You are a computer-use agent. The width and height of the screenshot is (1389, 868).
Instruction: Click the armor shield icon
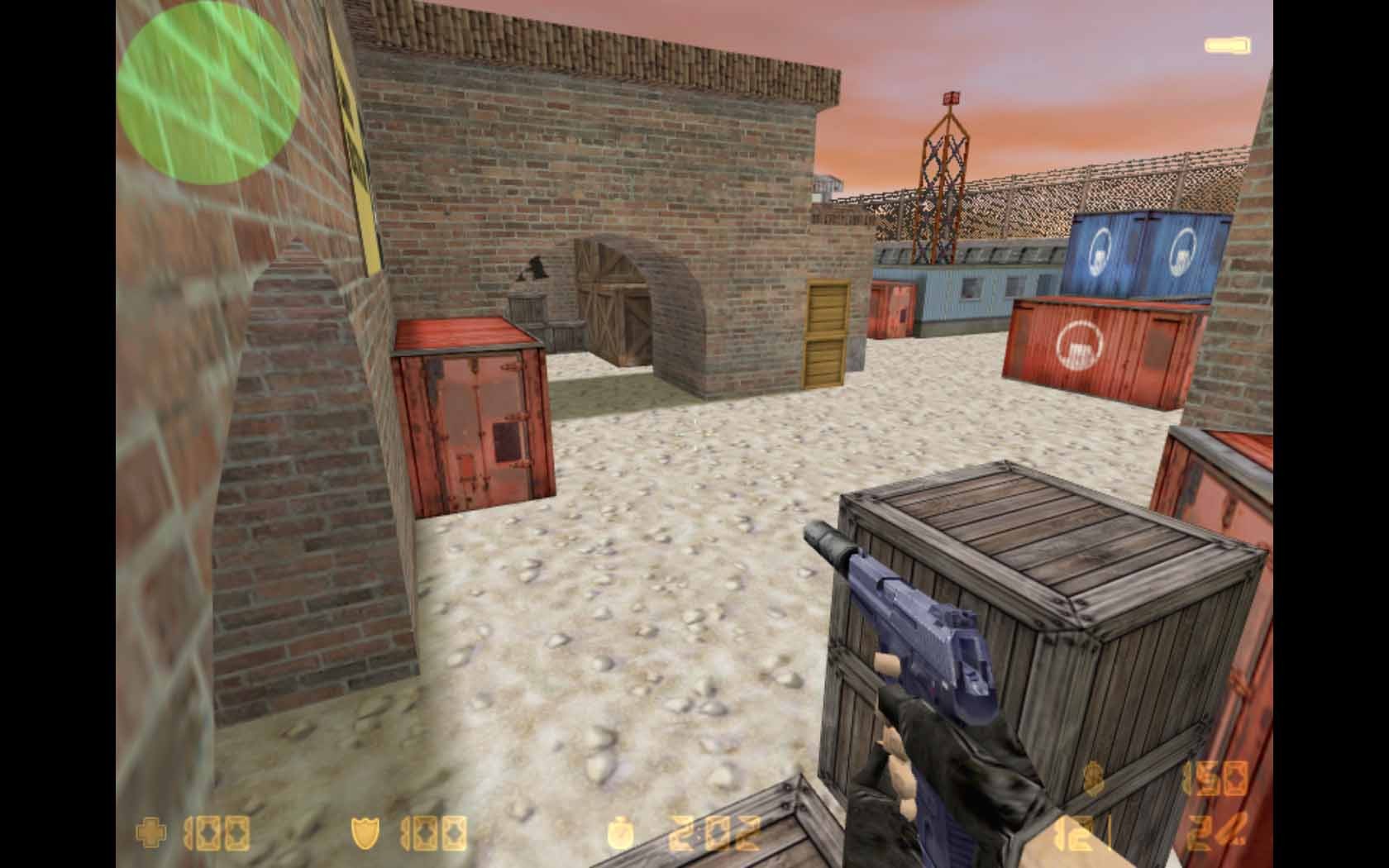point(365,833)
